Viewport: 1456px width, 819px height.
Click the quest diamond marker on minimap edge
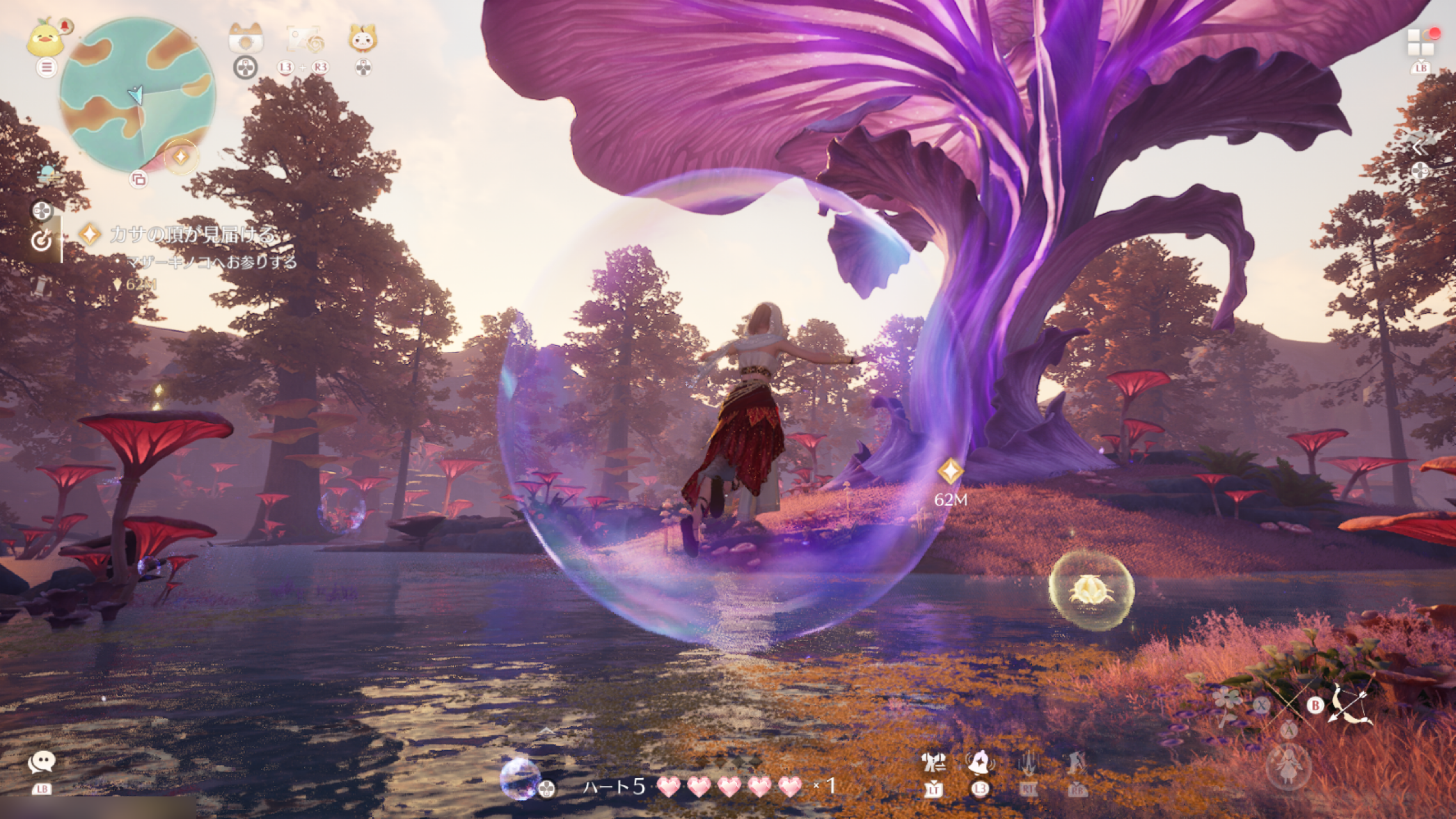181,156
